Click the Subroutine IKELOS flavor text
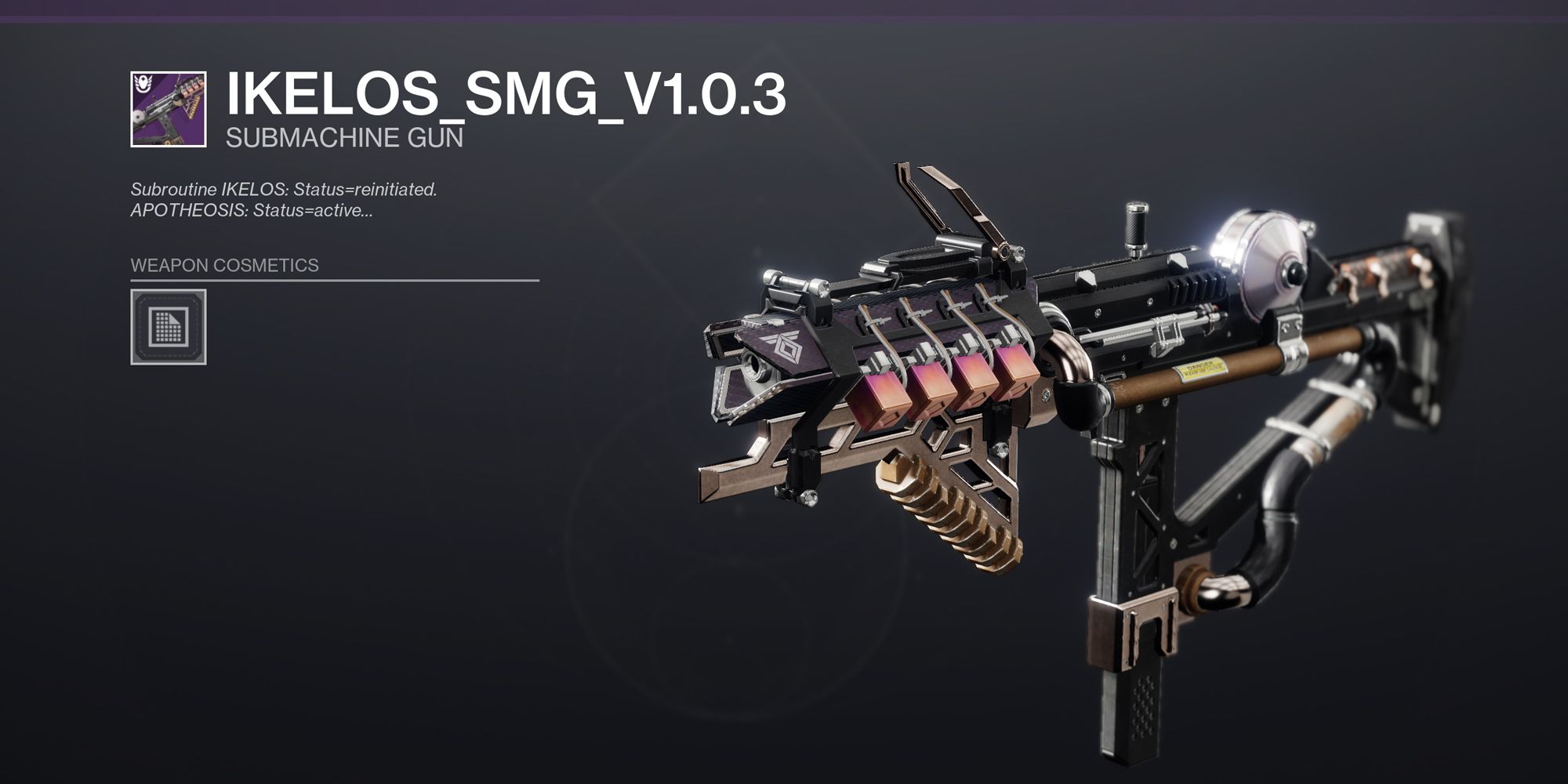The image size is (1568, 784). coord(285,188)
